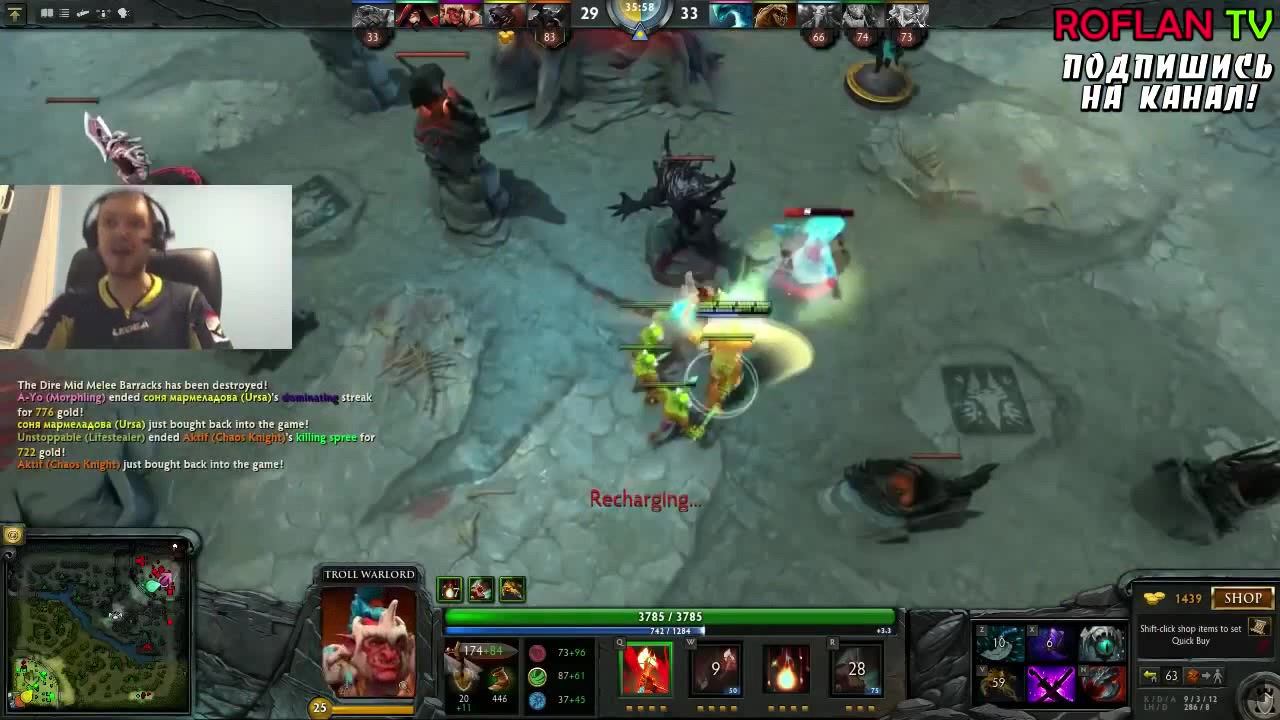Click the courier return home button
The image size is (1280, 720).
point(1151,676)
